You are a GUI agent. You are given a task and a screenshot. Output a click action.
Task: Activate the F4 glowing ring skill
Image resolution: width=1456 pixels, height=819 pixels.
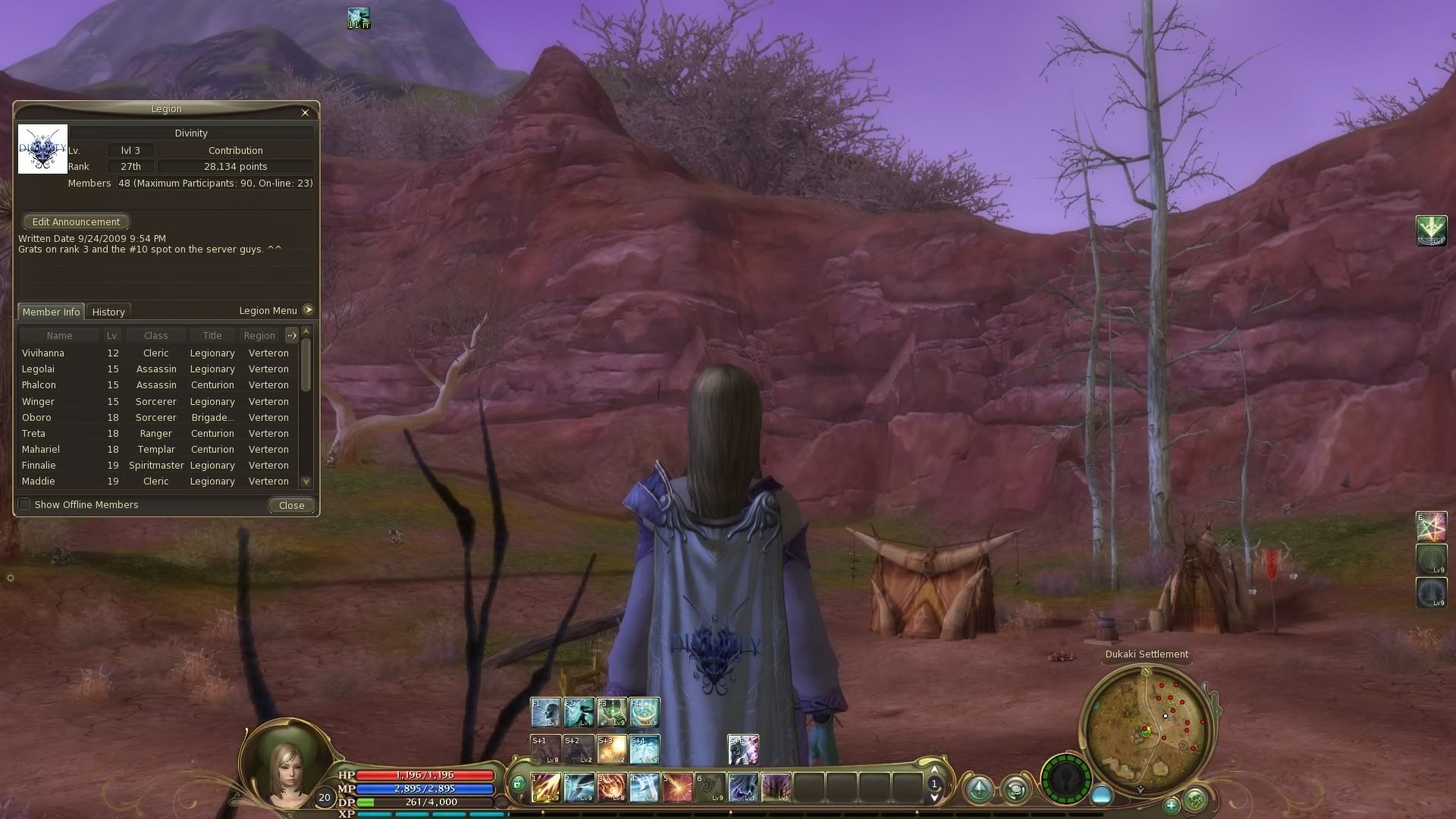coord(644,712)
